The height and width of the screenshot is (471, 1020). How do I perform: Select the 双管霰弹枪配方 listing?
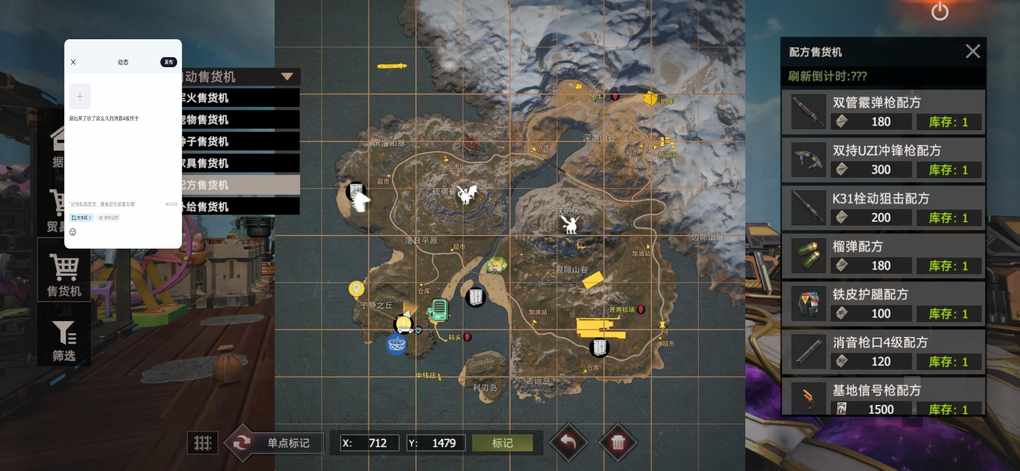[x=884, y=111]
